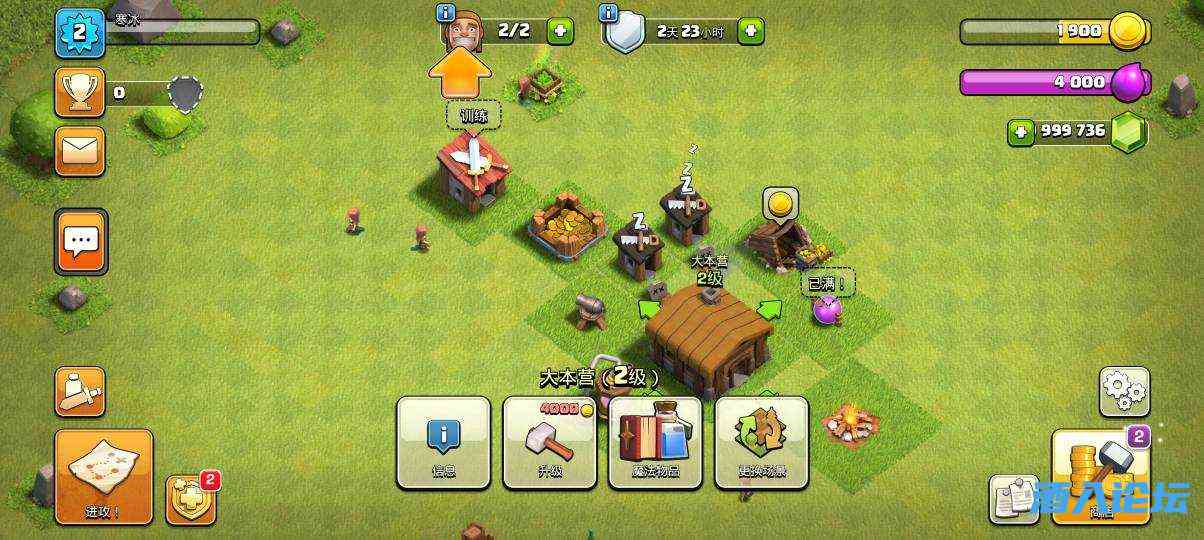Add gems with the green plus button

point(1020,131)
